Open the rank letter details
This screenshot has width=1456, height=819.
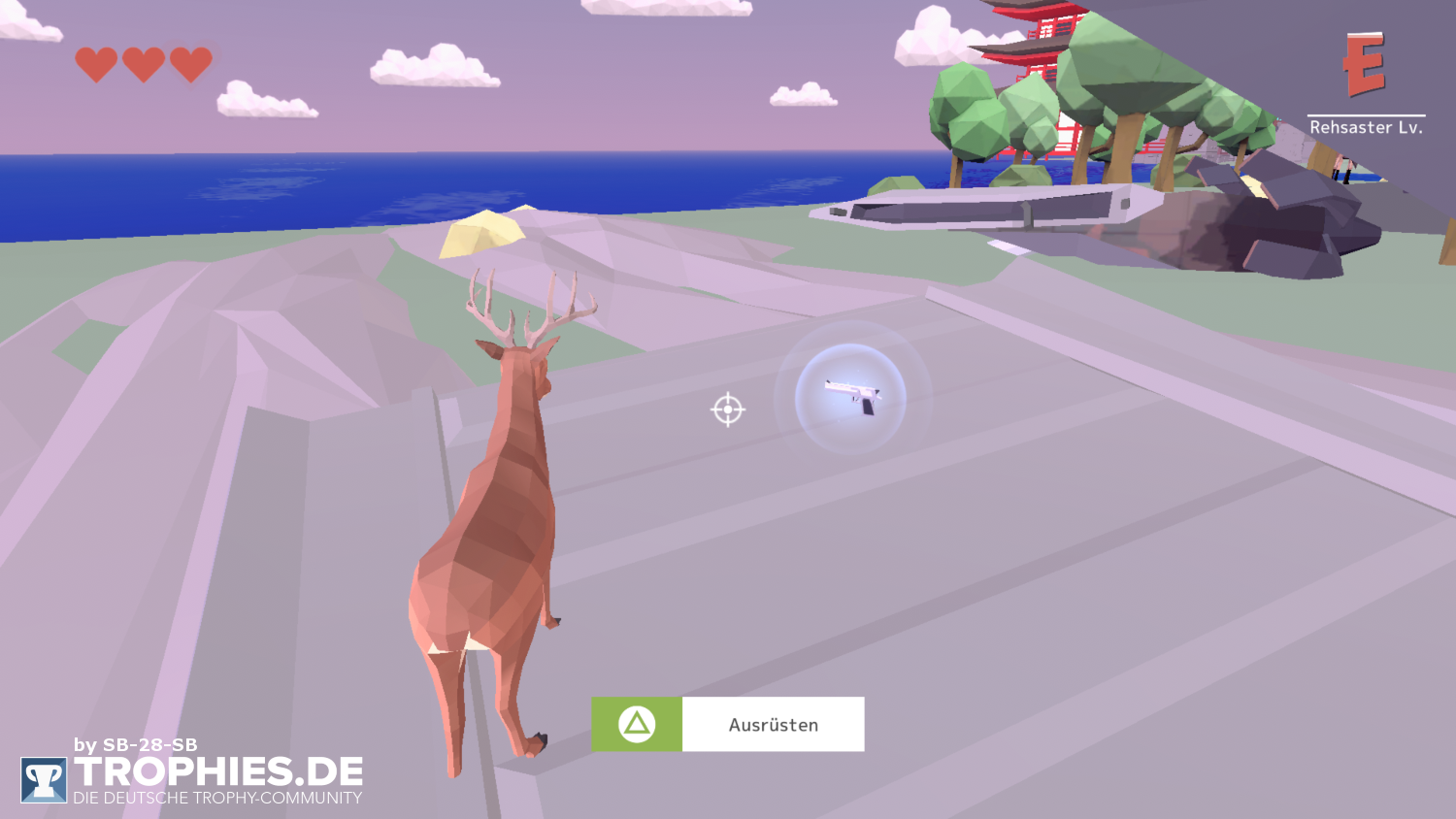click(x=1364, y=66)
